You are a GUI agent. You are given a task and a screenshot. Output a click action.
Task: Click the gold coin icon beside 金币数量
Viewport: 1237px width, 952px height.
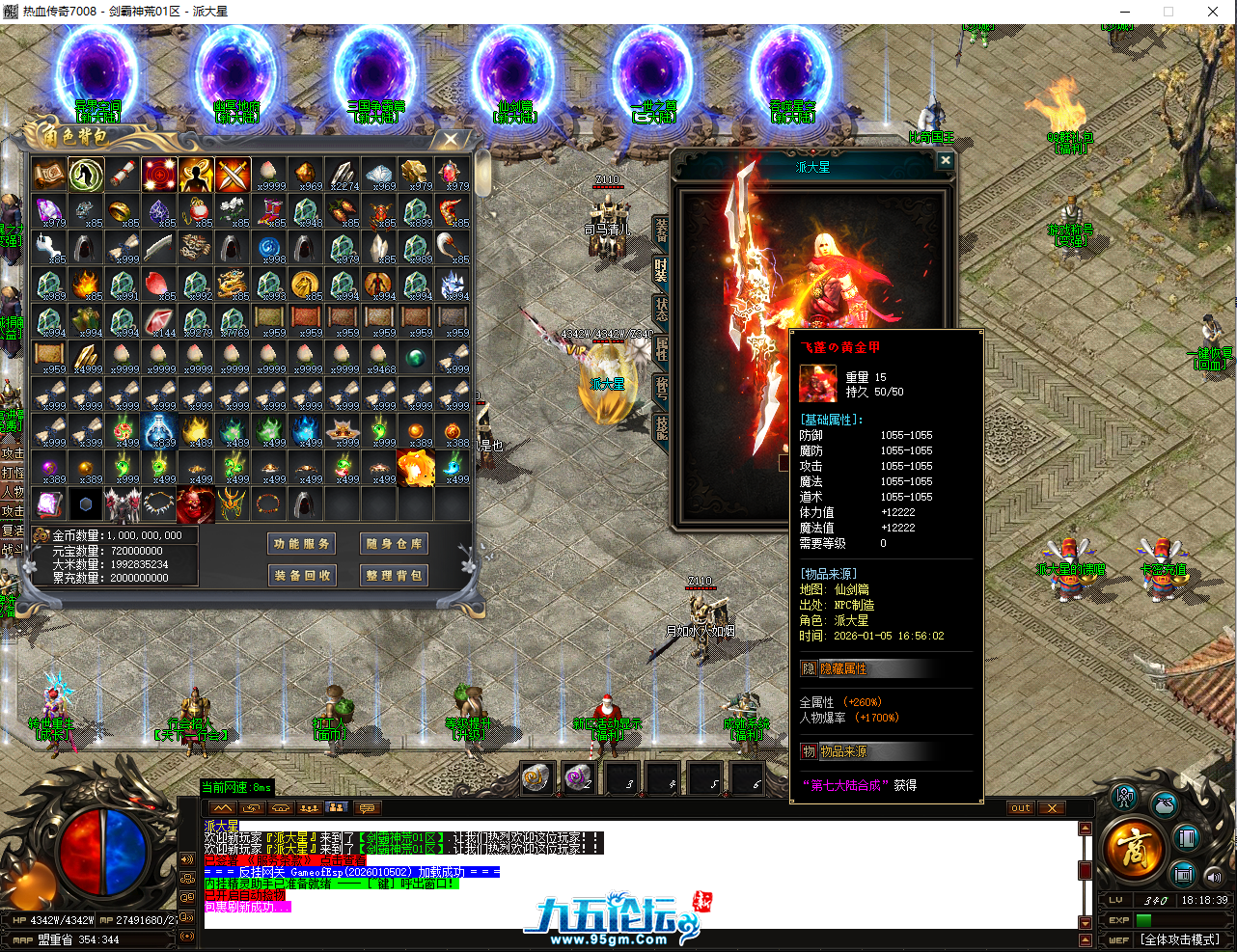42,533
